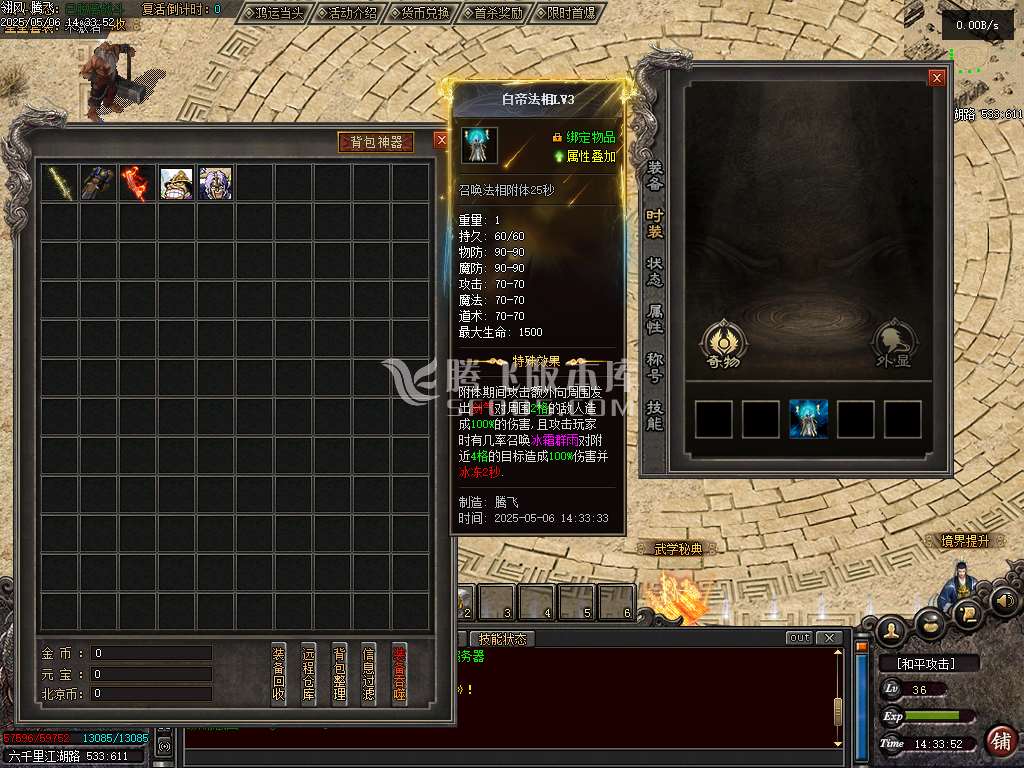
Task: Select the equipped 白帝法相 fashion slot
Action: [808, 419]
